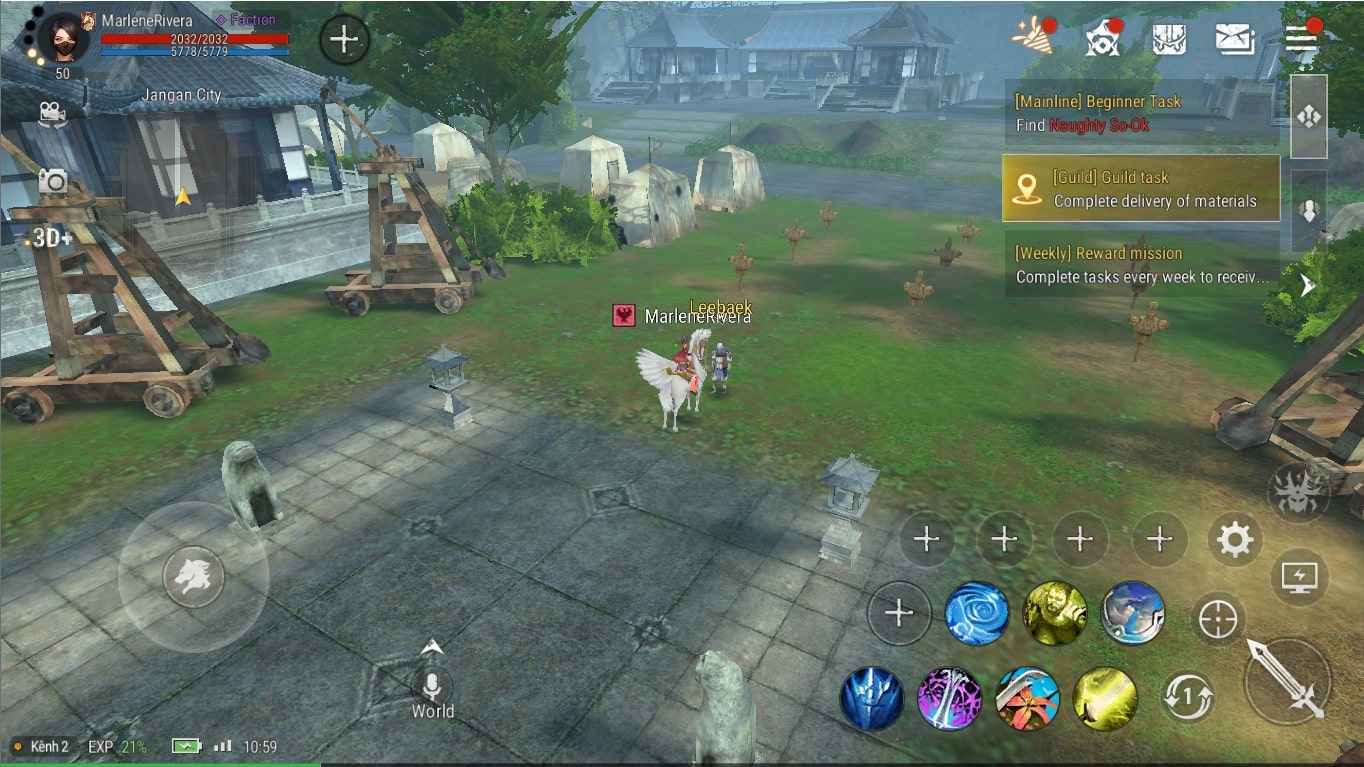The image size is (1364, 767).
Task: Open the hamburger main menu
Action: point(1301,38)
